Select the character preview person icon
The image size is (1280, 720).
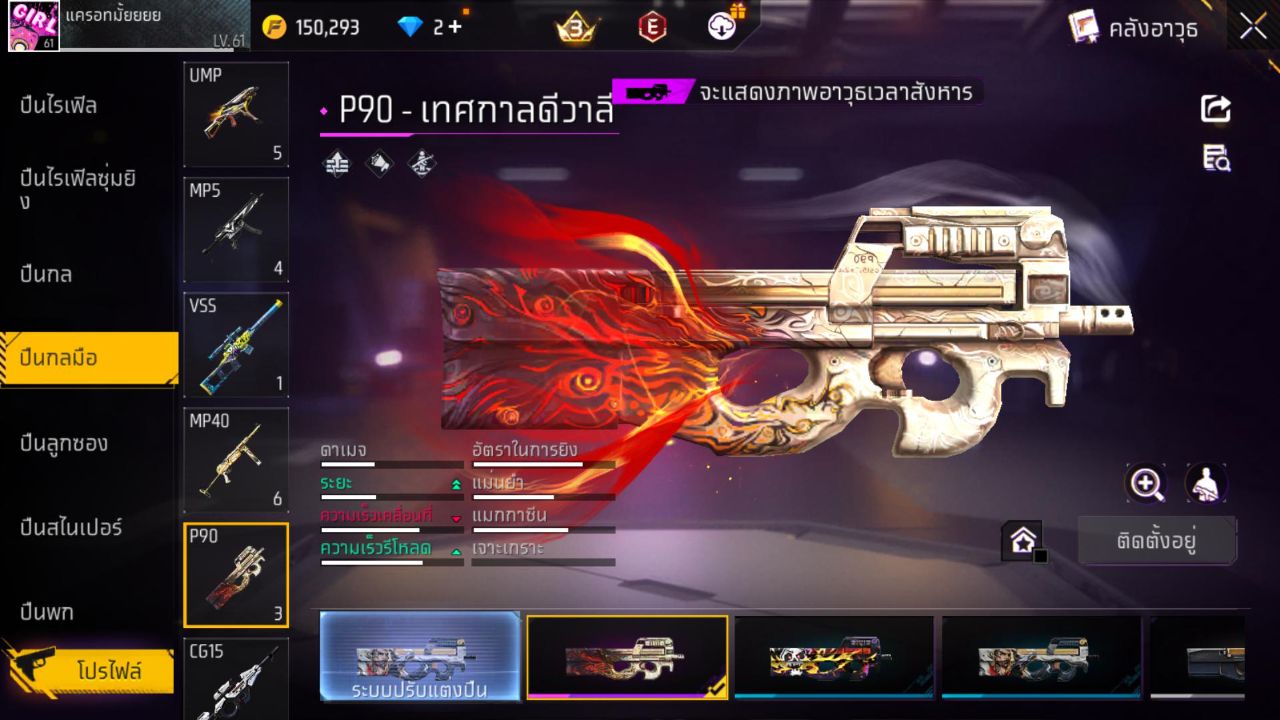point(1206,482)
